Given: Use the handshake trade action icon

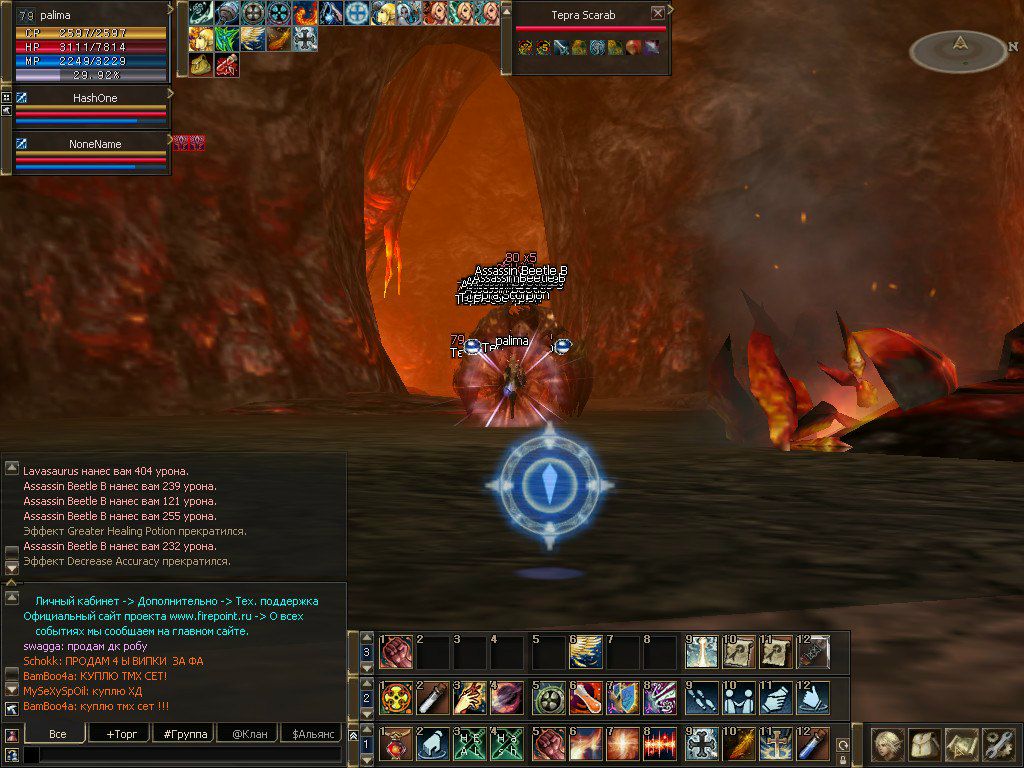Looking at the screenshot, I should coord(737,697).
